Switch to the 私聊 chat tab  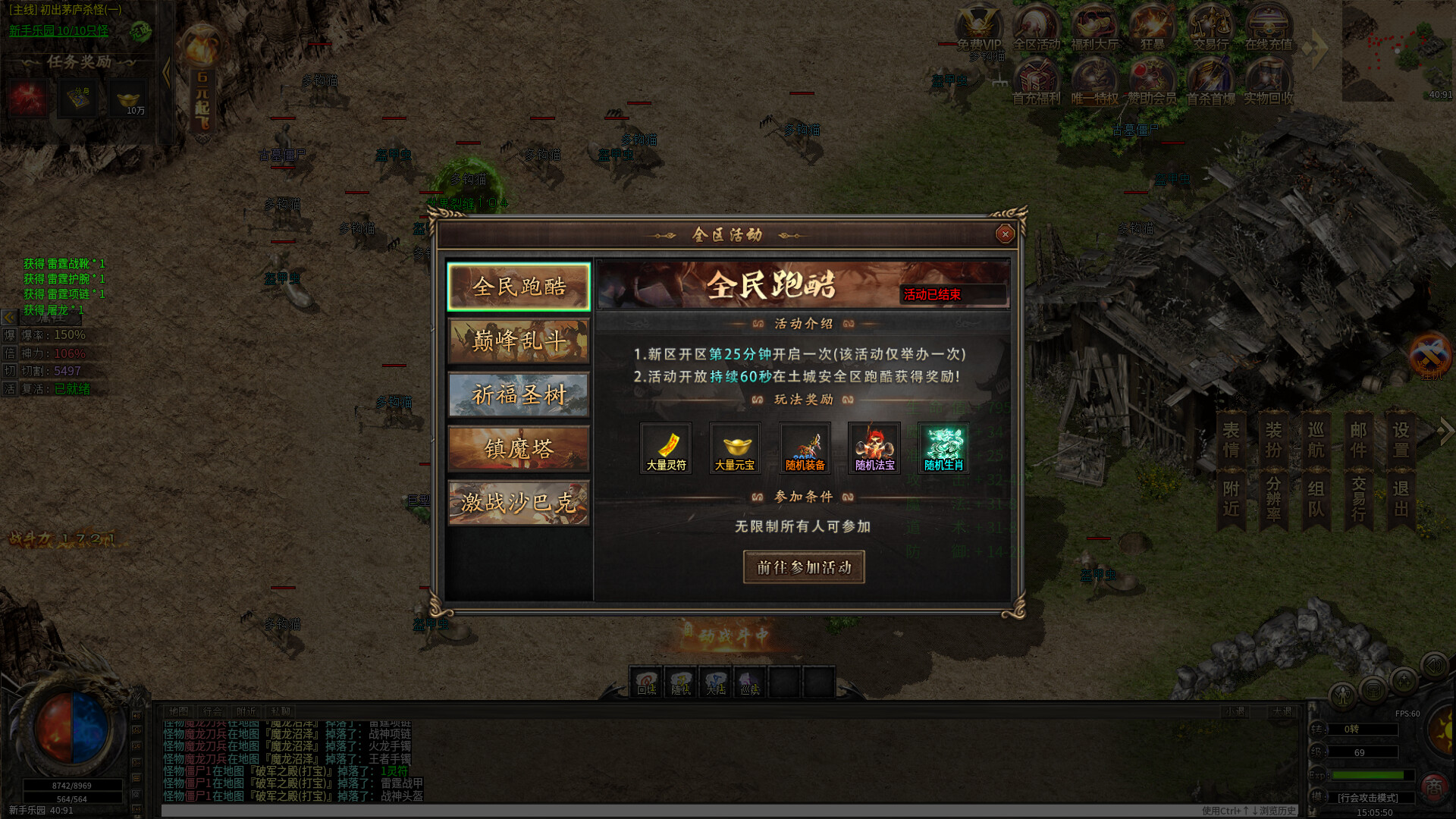click(x=280, y=711)
